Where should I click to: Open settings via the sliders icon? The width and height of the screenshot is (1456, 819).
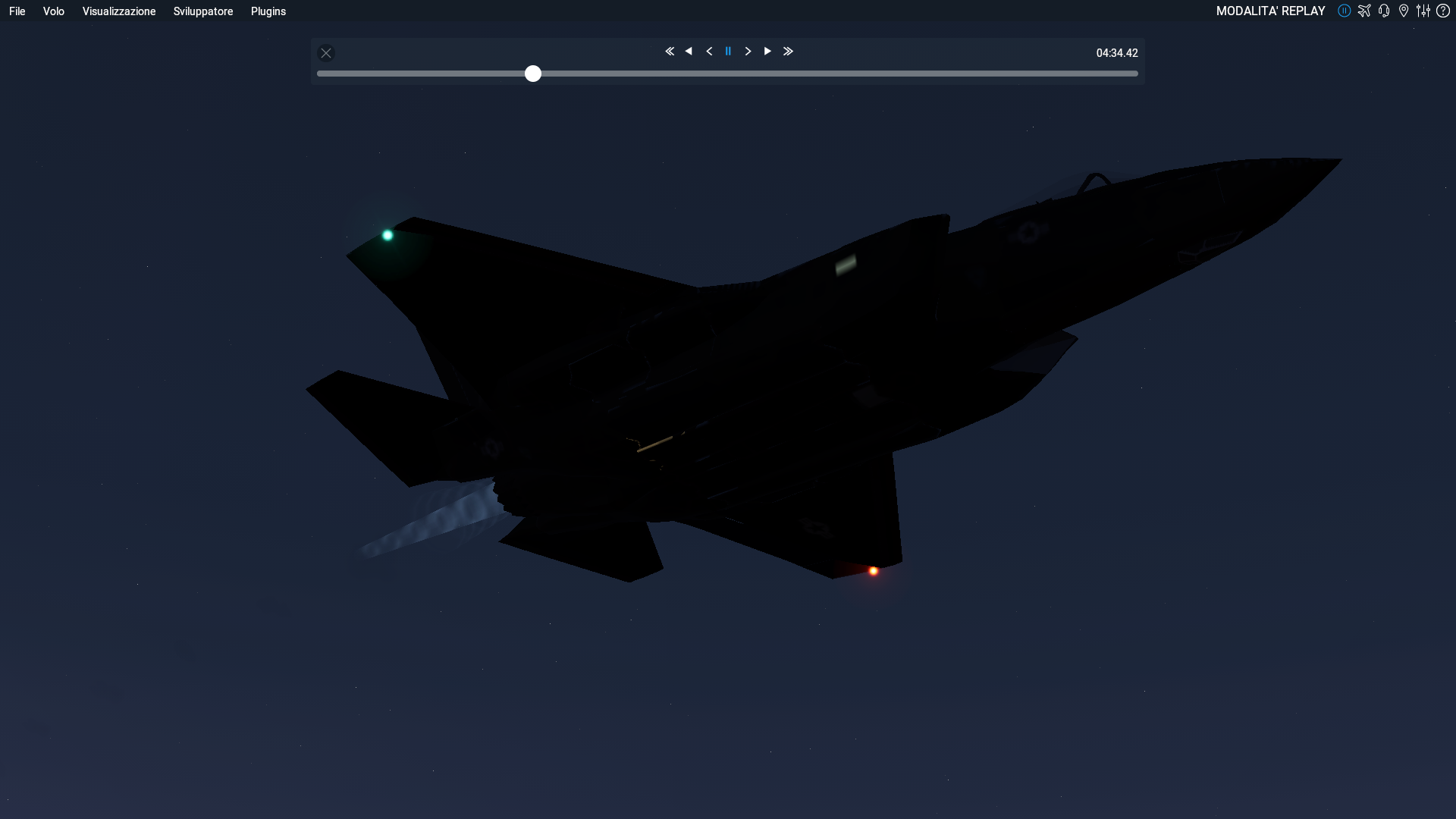tap(1423, 11)
